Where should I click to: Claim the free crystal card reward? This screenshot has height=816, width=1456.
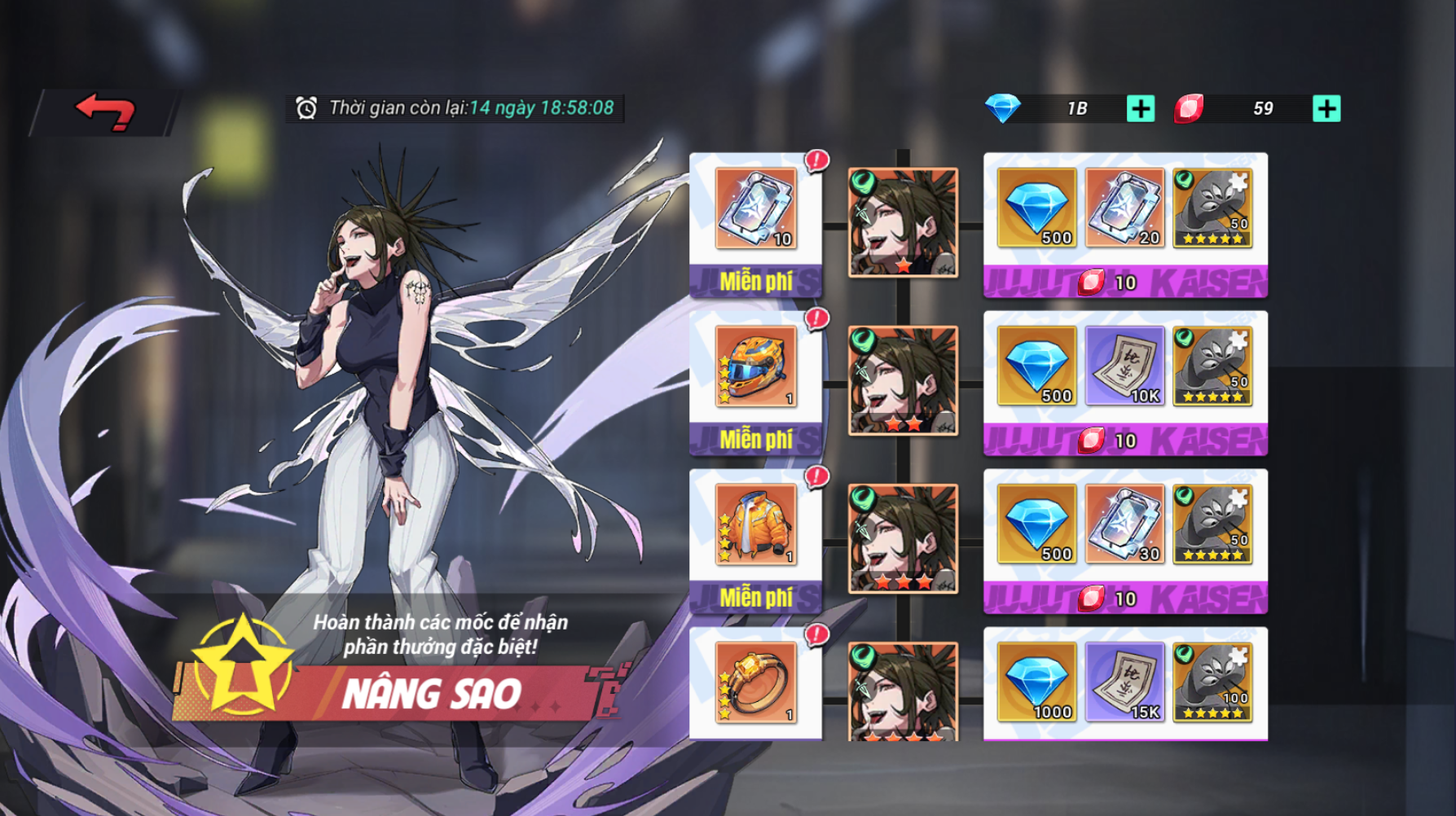[x=755, y=282]
